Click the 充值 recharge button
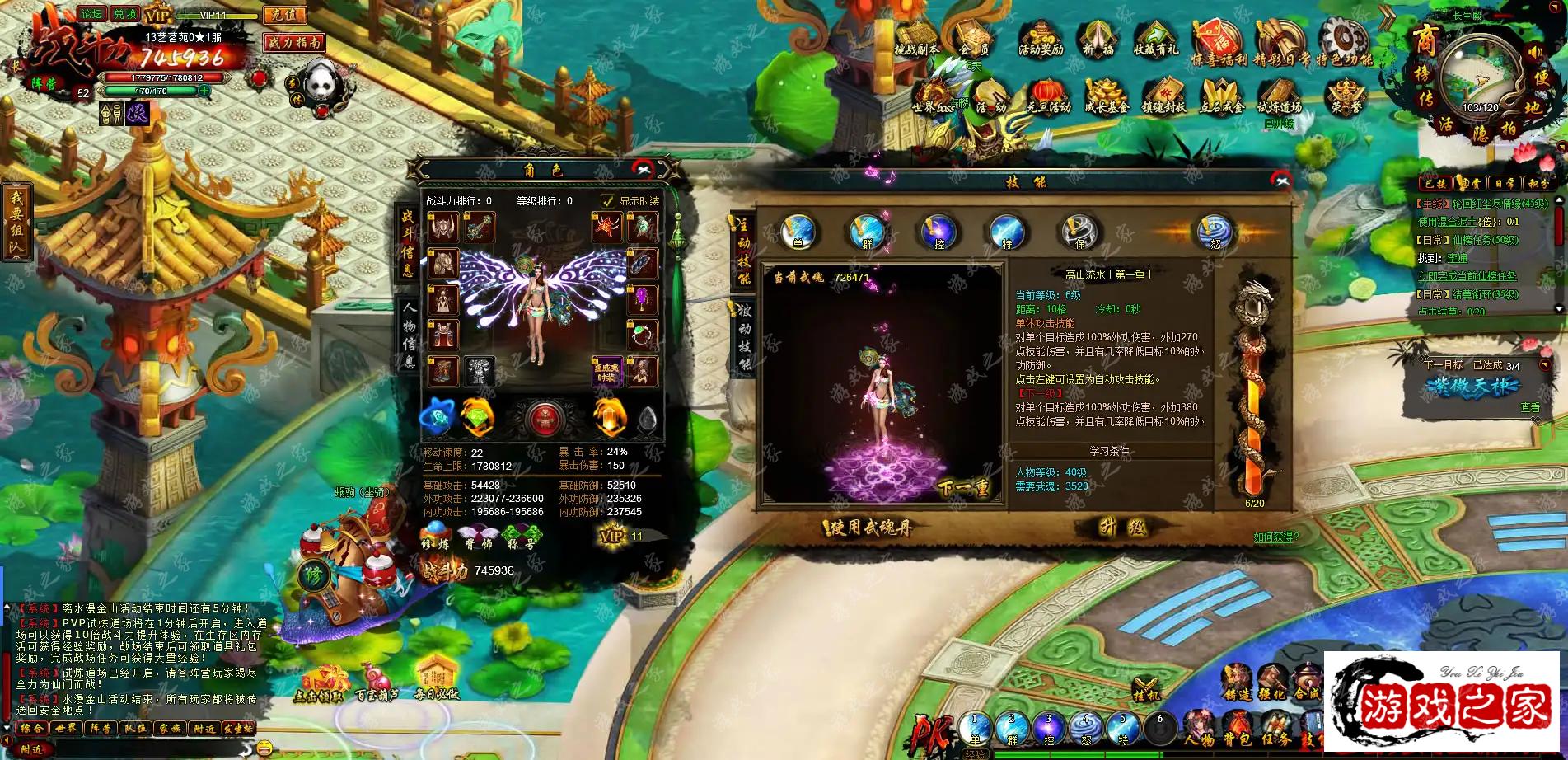The height and width of the screenshot is (760, 1568). [283, 15]
